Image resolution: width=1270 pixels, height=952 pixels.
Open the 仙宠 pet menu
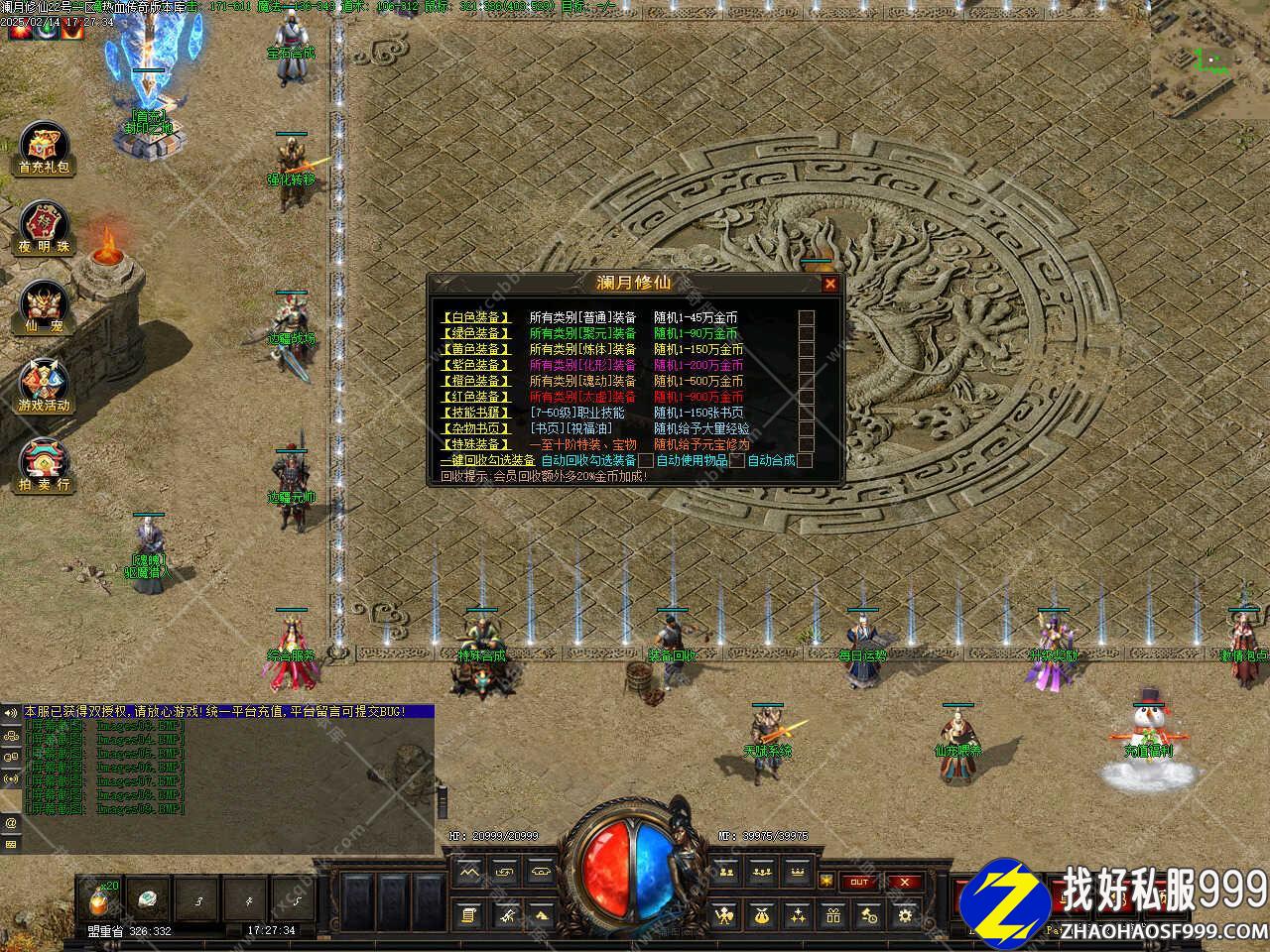point(46,307)
